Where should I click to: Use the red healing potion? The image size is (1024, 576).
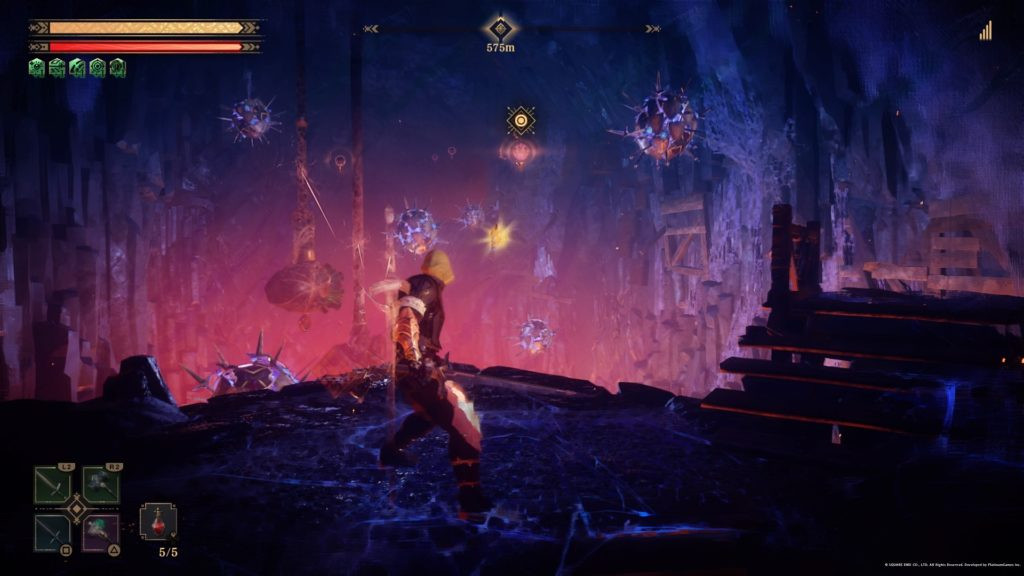coord(158,522)
